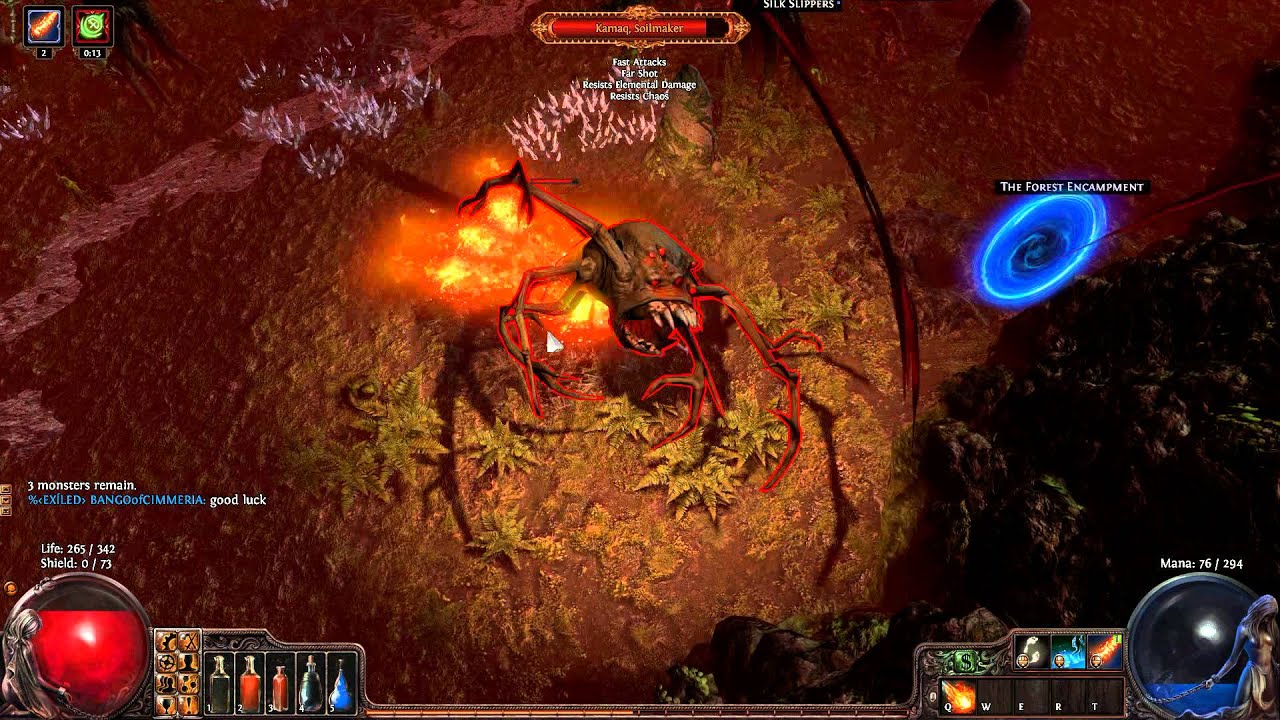
Task: Select the fireball skill in the Q slot
Action: (x=959, y=696)
